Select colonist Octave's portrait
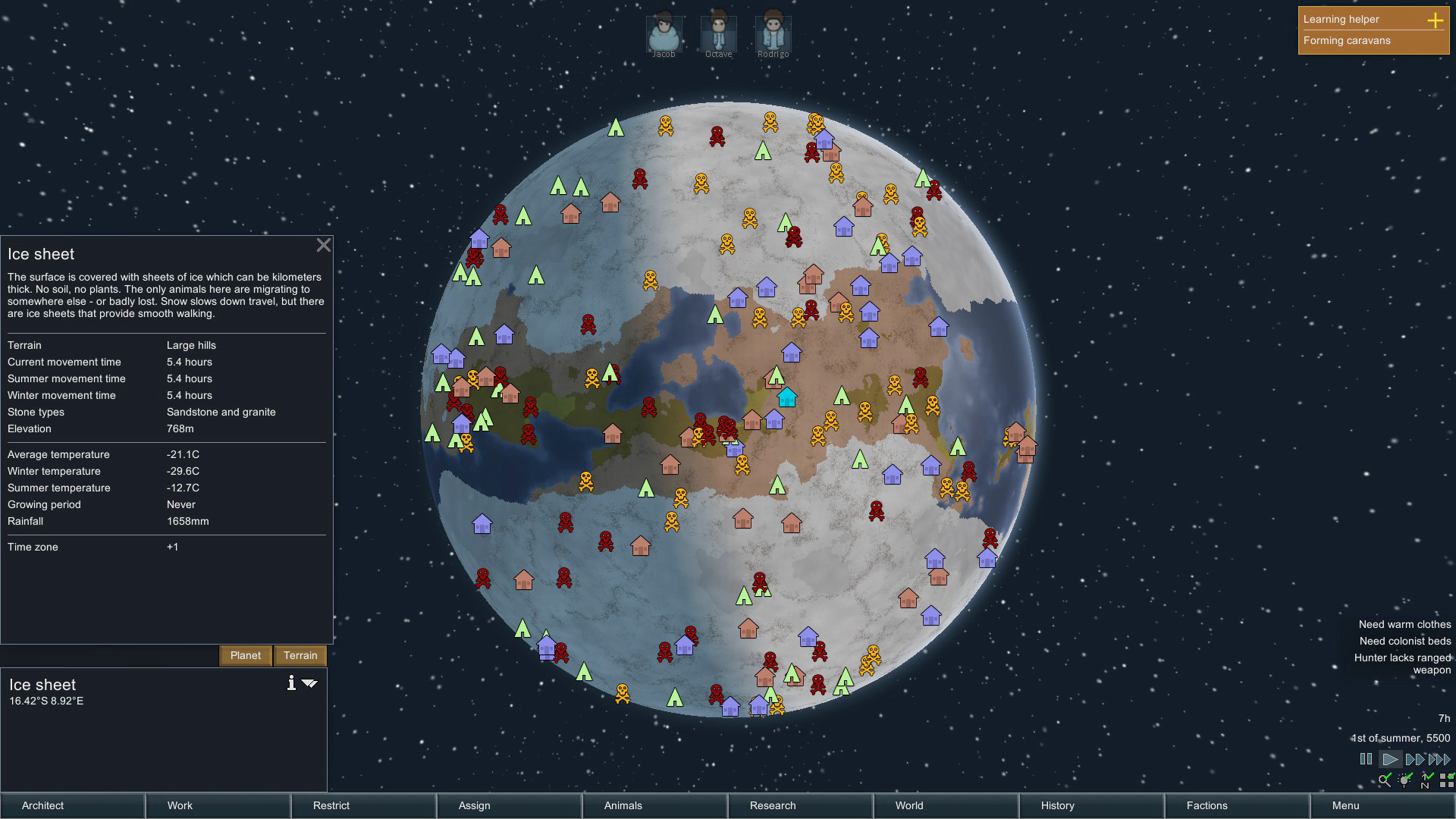Screen dimensions: 1456x819 (719, 32)
